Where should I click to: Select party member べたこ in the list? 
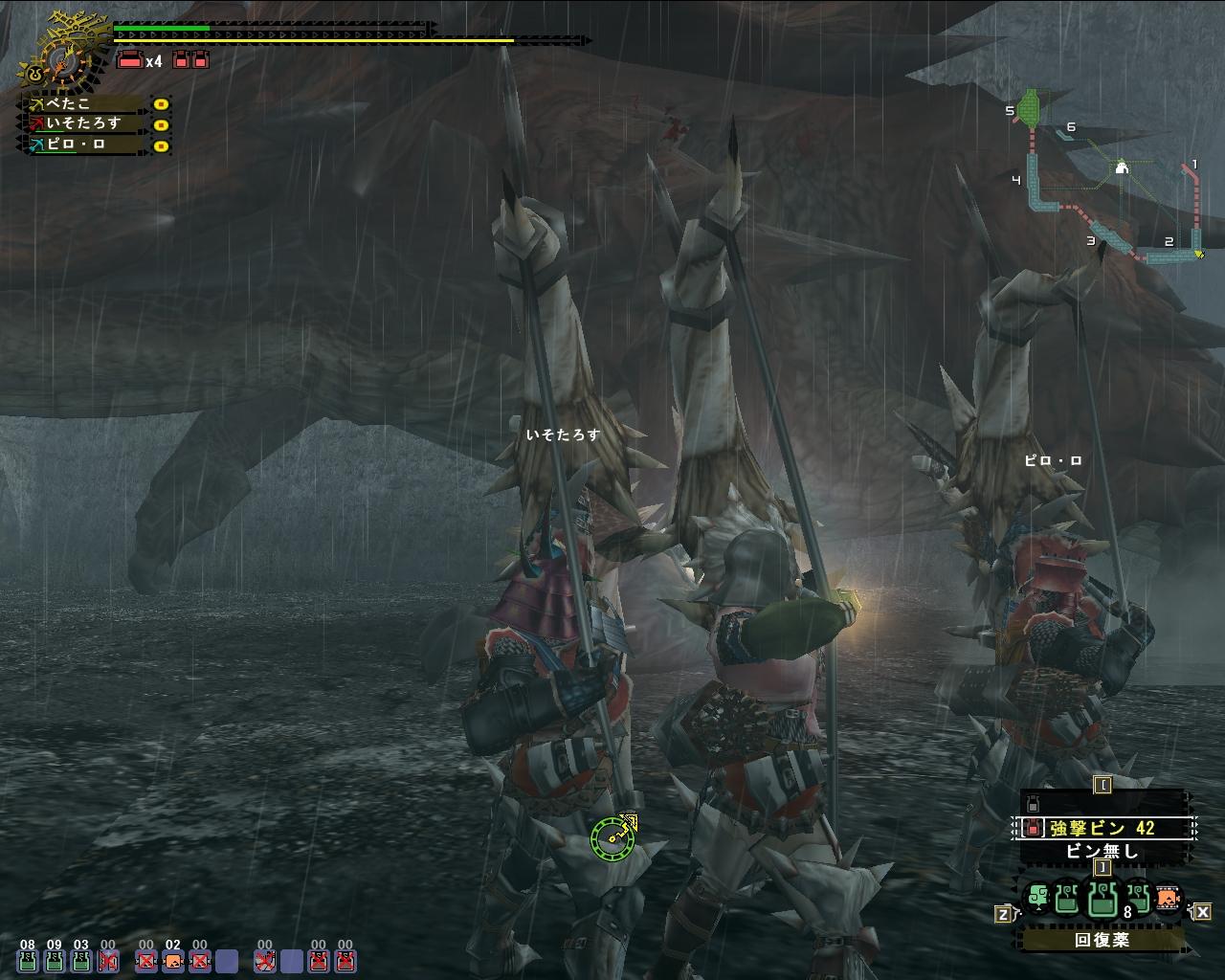pyautogui.click(x=86, y=103)
